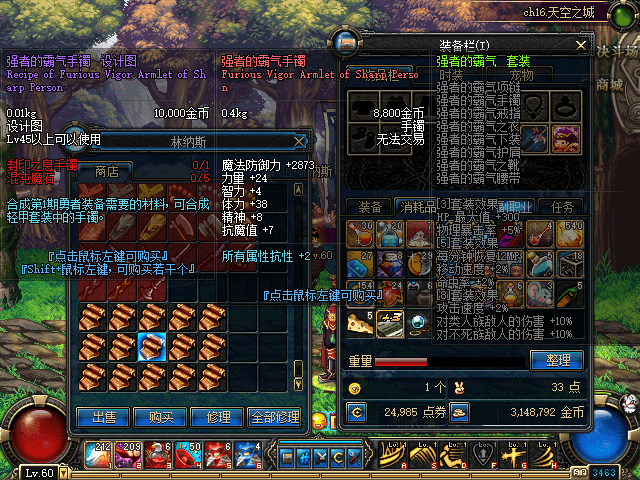Click the gold C coupon coin icon
This screenshot has height=480, width=640.
coord(356,410)
